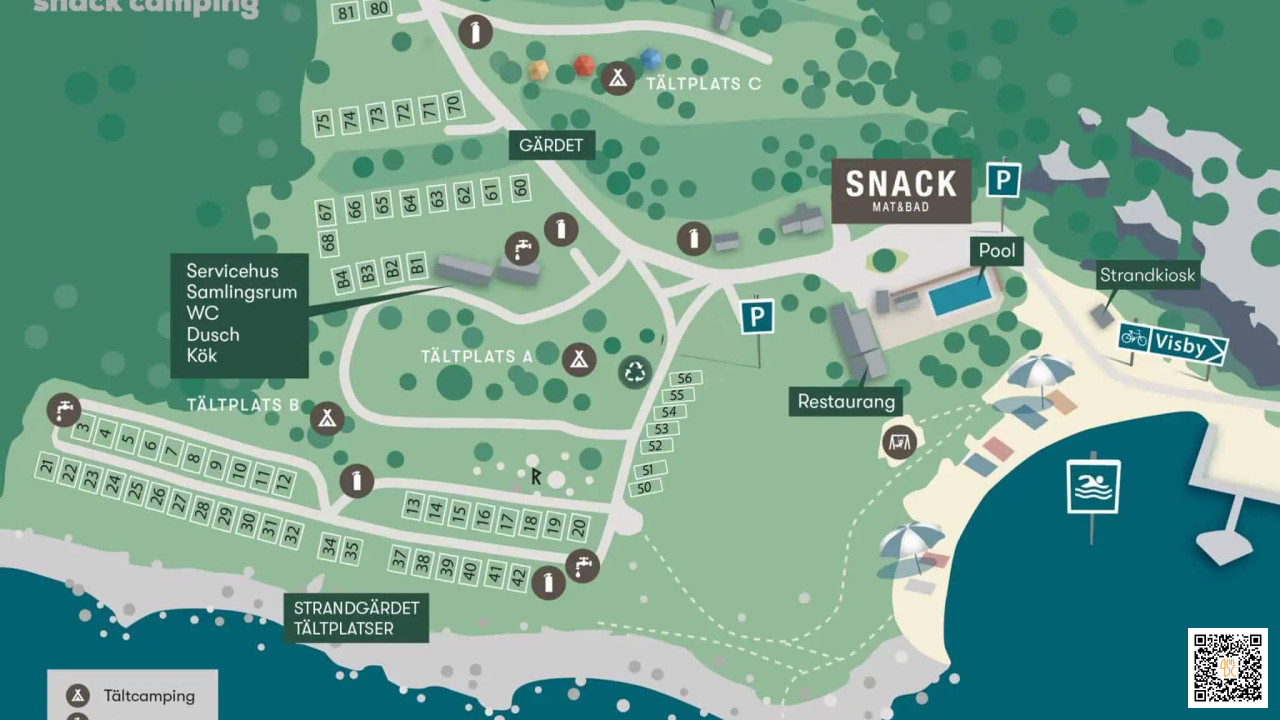Image resolution: width=1280 pixels, height=720 pixels.
Task: Click the recycling station icon
Action: 636,371
